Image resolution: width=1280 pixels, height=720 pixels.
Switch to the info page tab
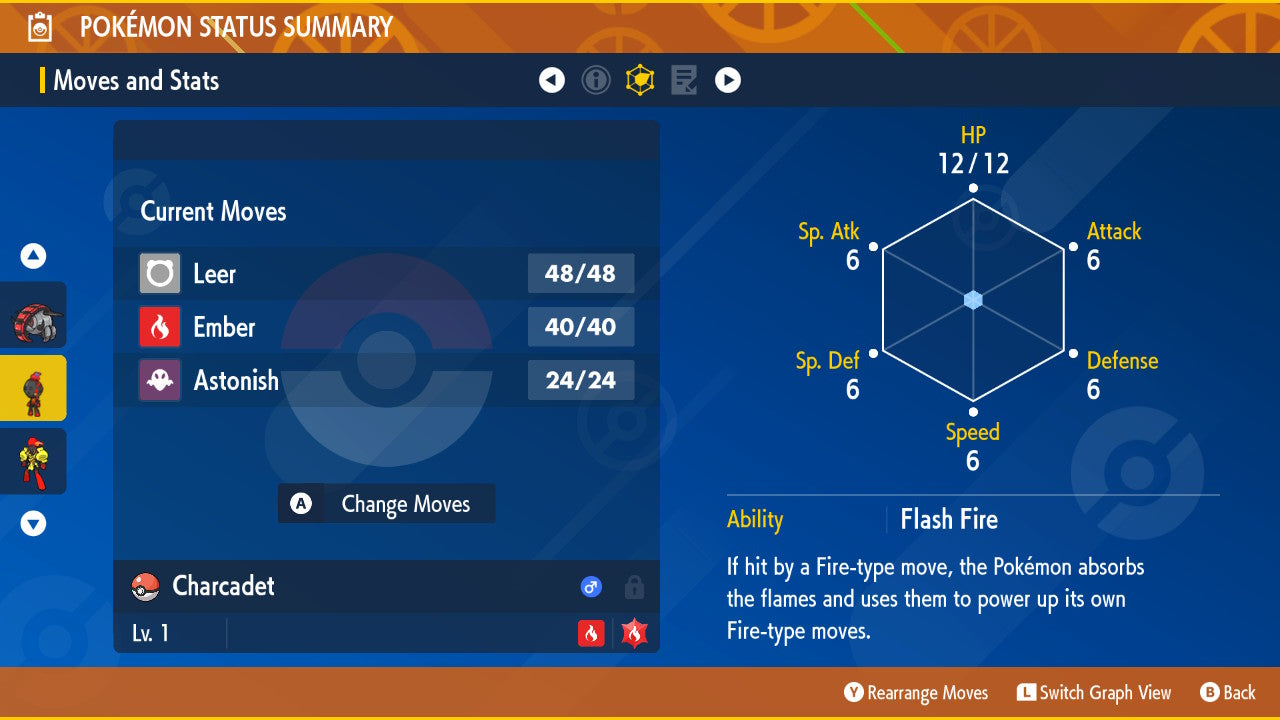click(596, 80)
